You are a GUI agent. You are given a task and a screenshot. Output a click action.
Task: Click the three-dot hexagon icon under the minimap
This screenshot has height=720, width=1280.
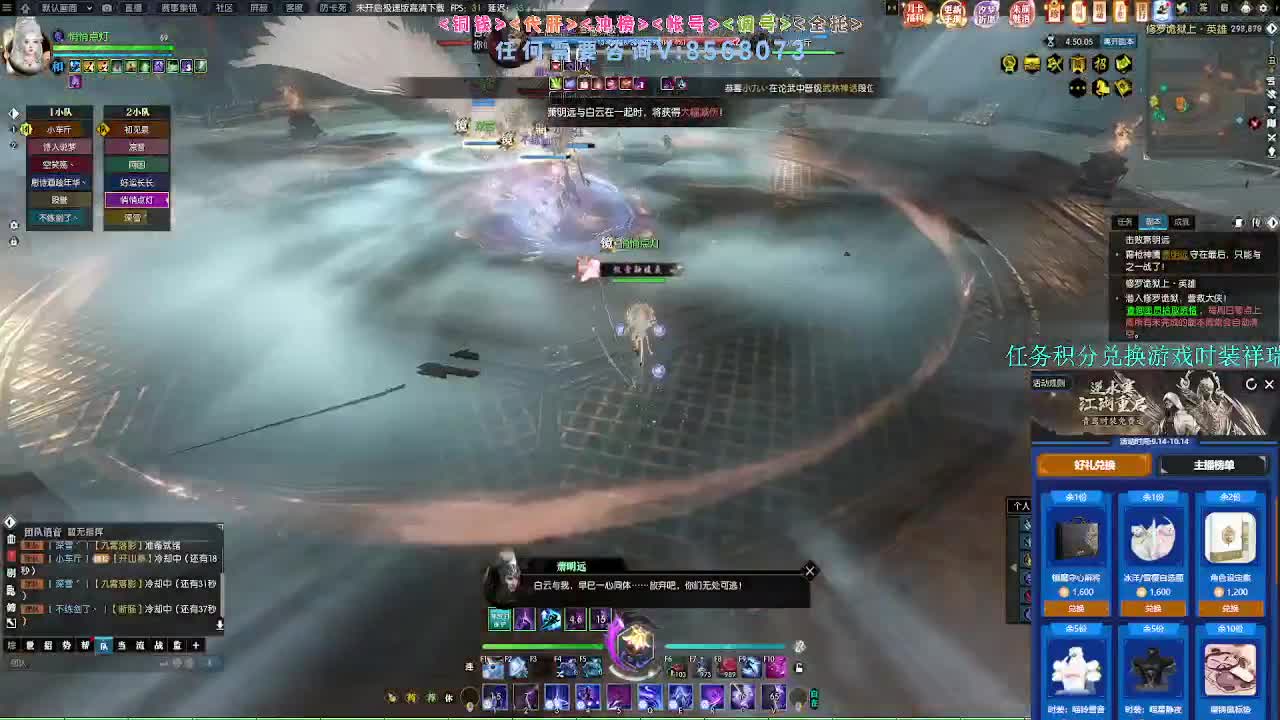click(x=1078, y=87)
